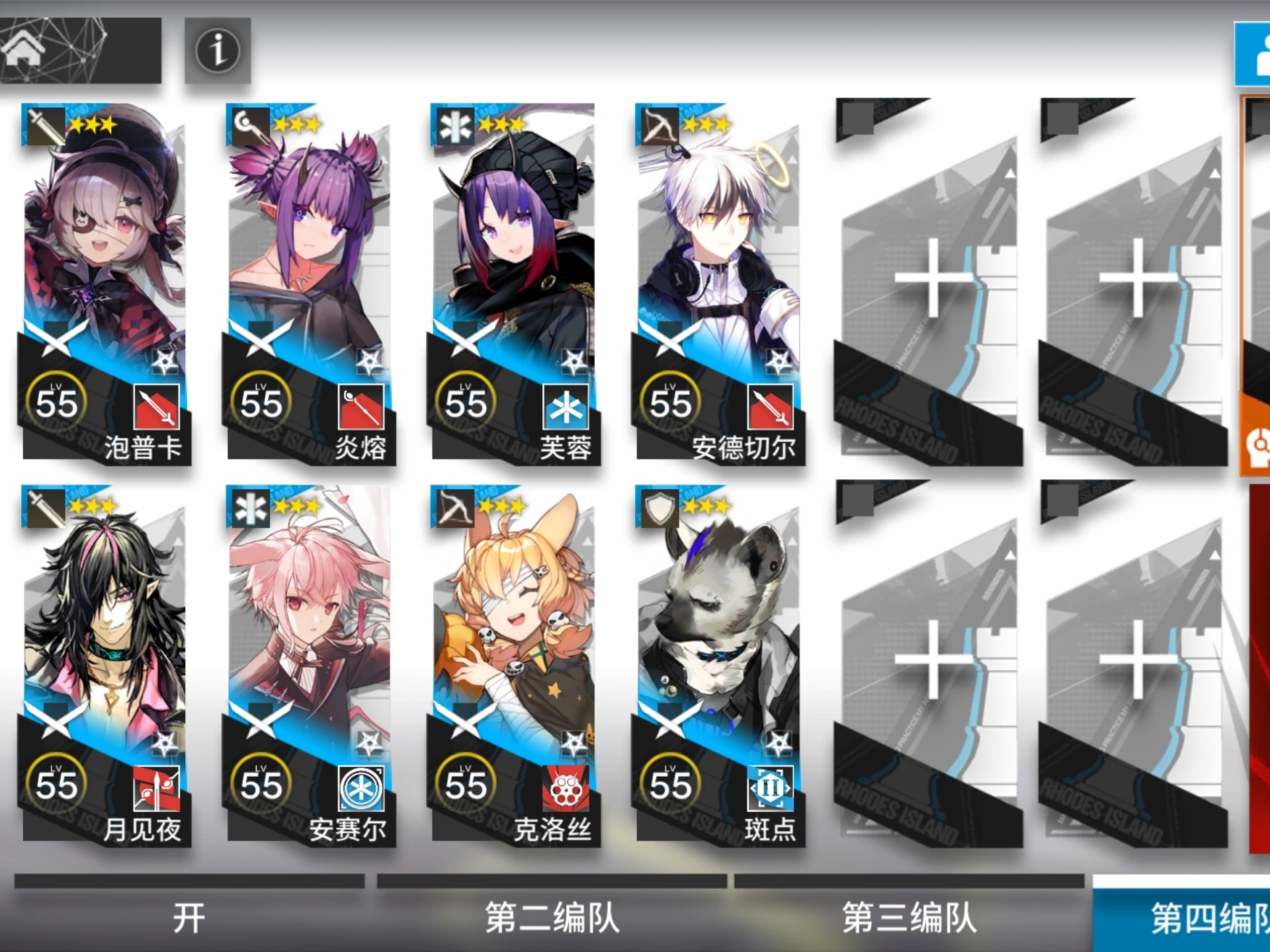This screenshot has height=952, width=1270.
Task: Click the level 55 badge on 月见夜's card
Action: (58, 783)
